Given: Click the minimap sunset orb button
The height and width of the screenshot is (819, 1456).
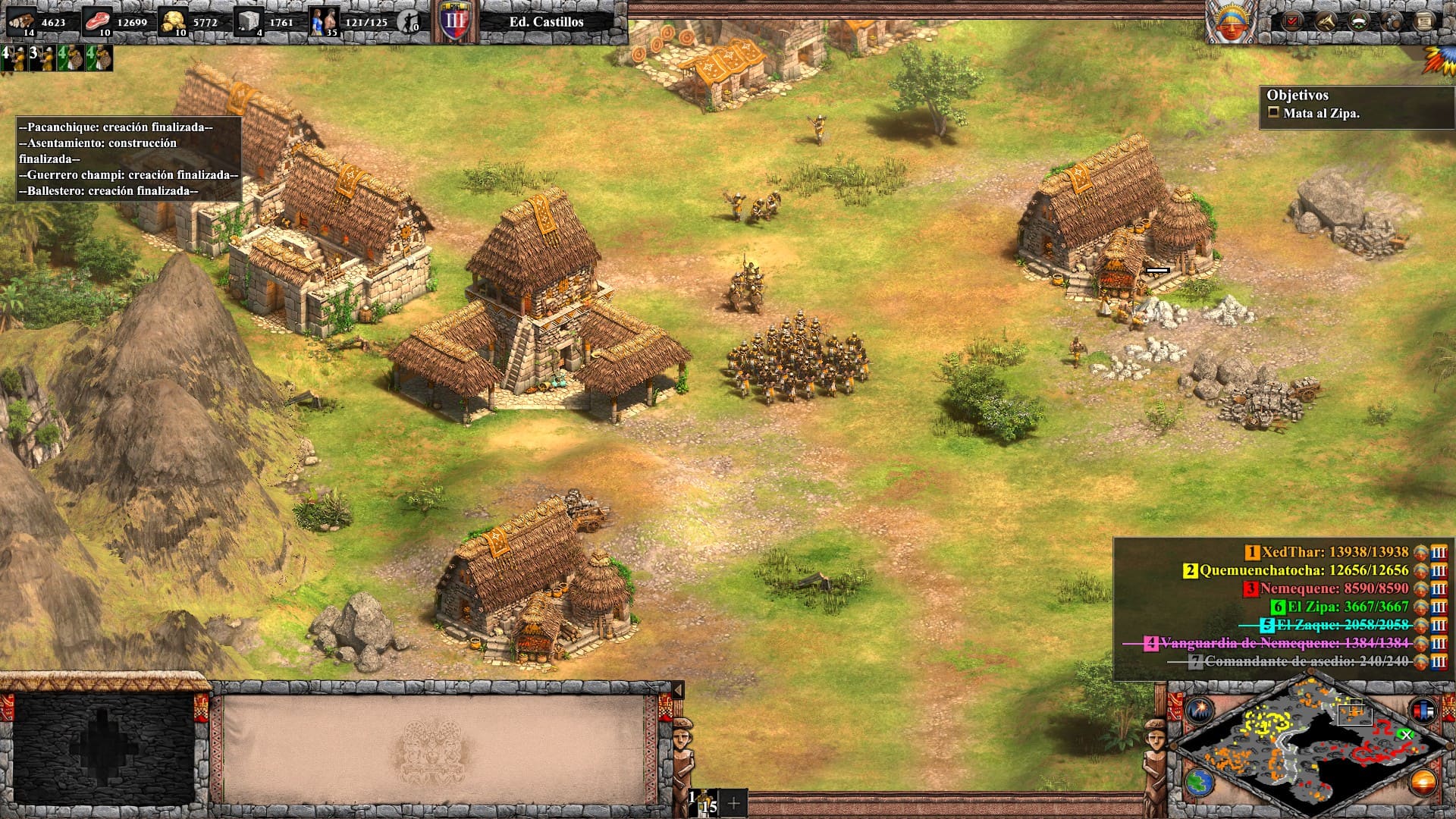Looking at the screenshot, I should point(1423,783).
